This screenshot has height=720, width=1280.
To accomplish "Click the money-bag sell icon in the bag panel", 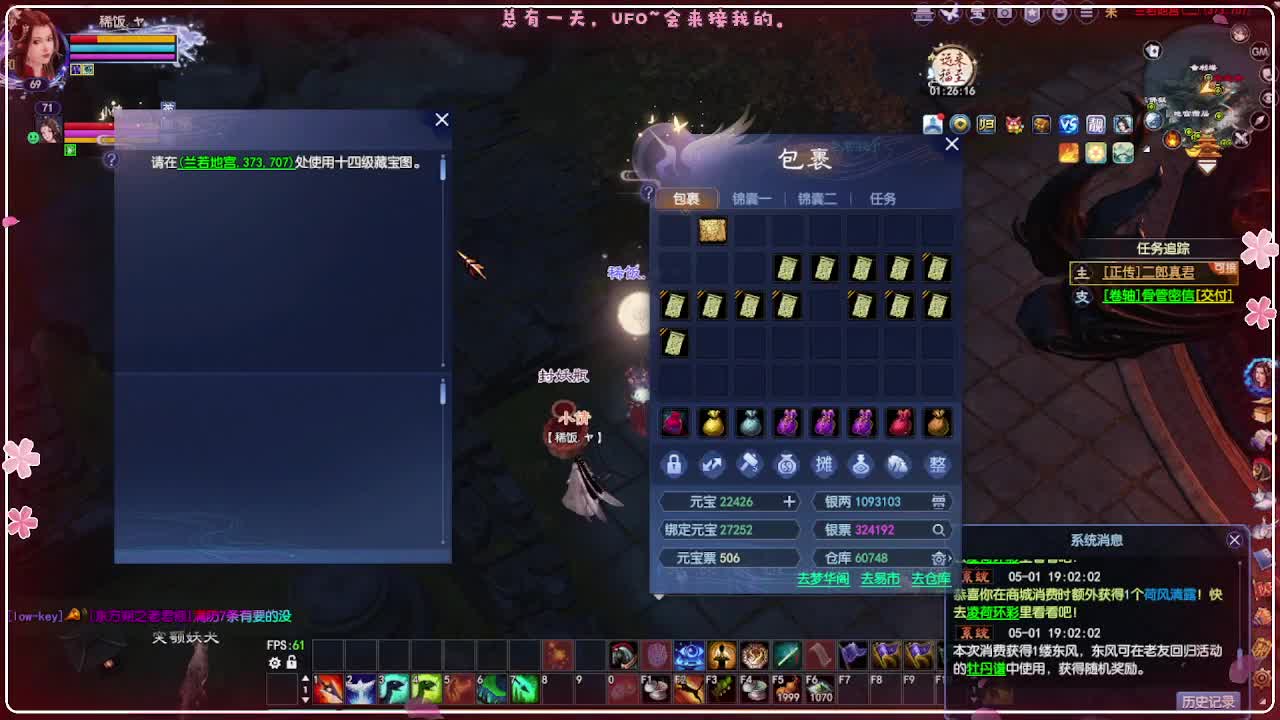I will (x=788, y=465).
